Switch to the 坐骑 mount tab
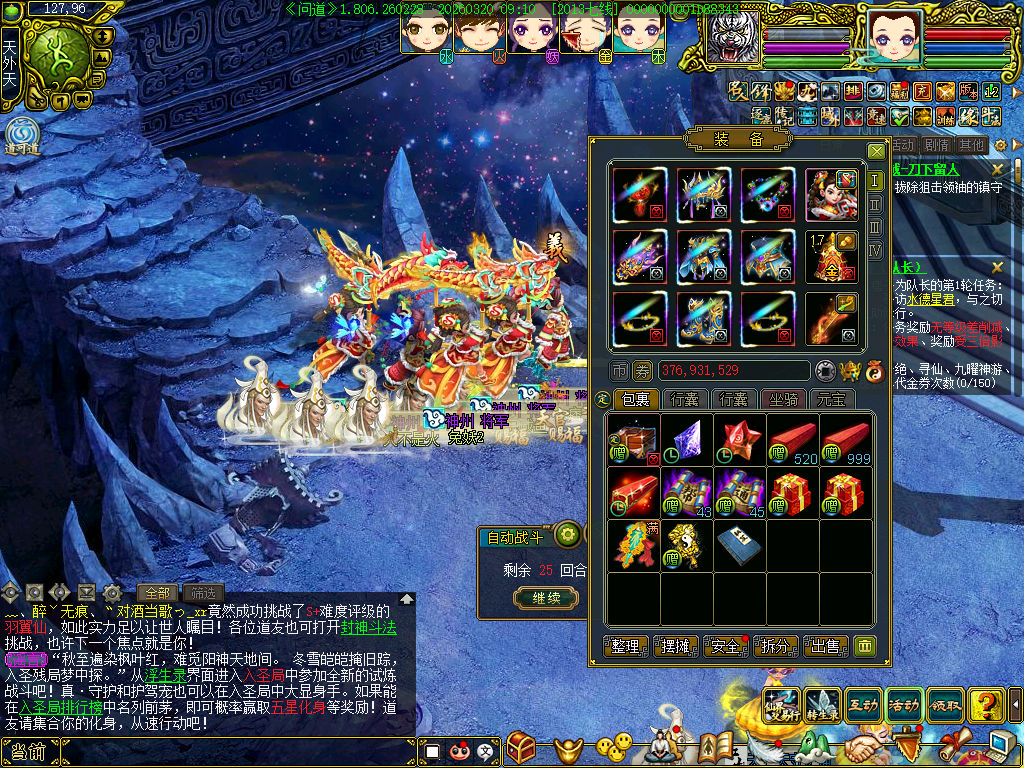 point(784,400)
